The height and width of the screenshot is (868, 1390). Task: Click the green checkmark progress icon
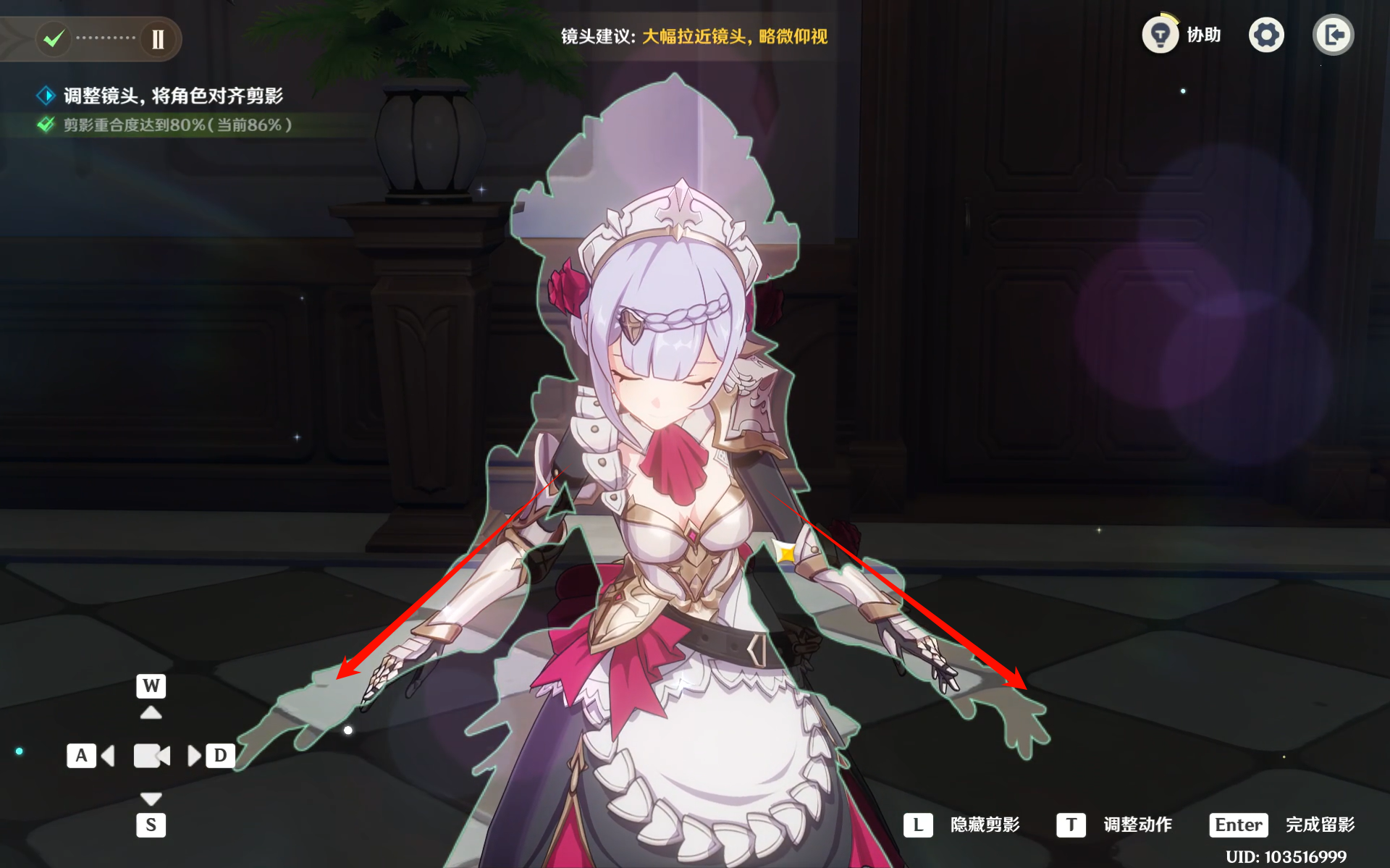[54, 38]
